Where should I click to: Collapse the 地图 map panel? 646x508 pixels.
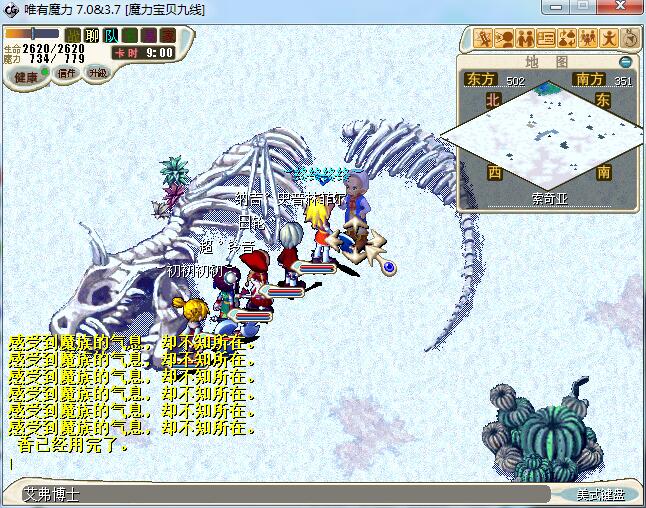625,62
